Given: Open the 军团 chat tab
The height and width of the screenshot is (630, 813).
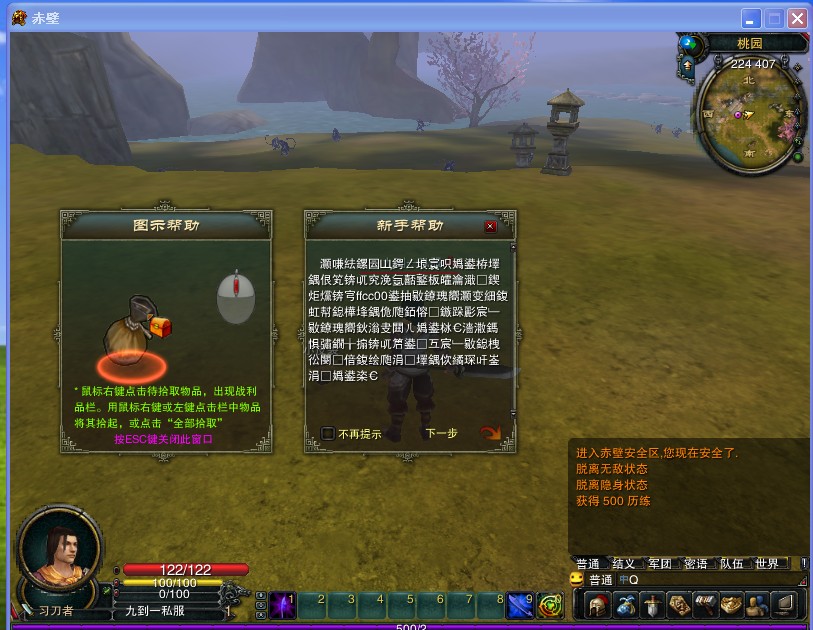Looking at the screenshot, I should 660,564.
